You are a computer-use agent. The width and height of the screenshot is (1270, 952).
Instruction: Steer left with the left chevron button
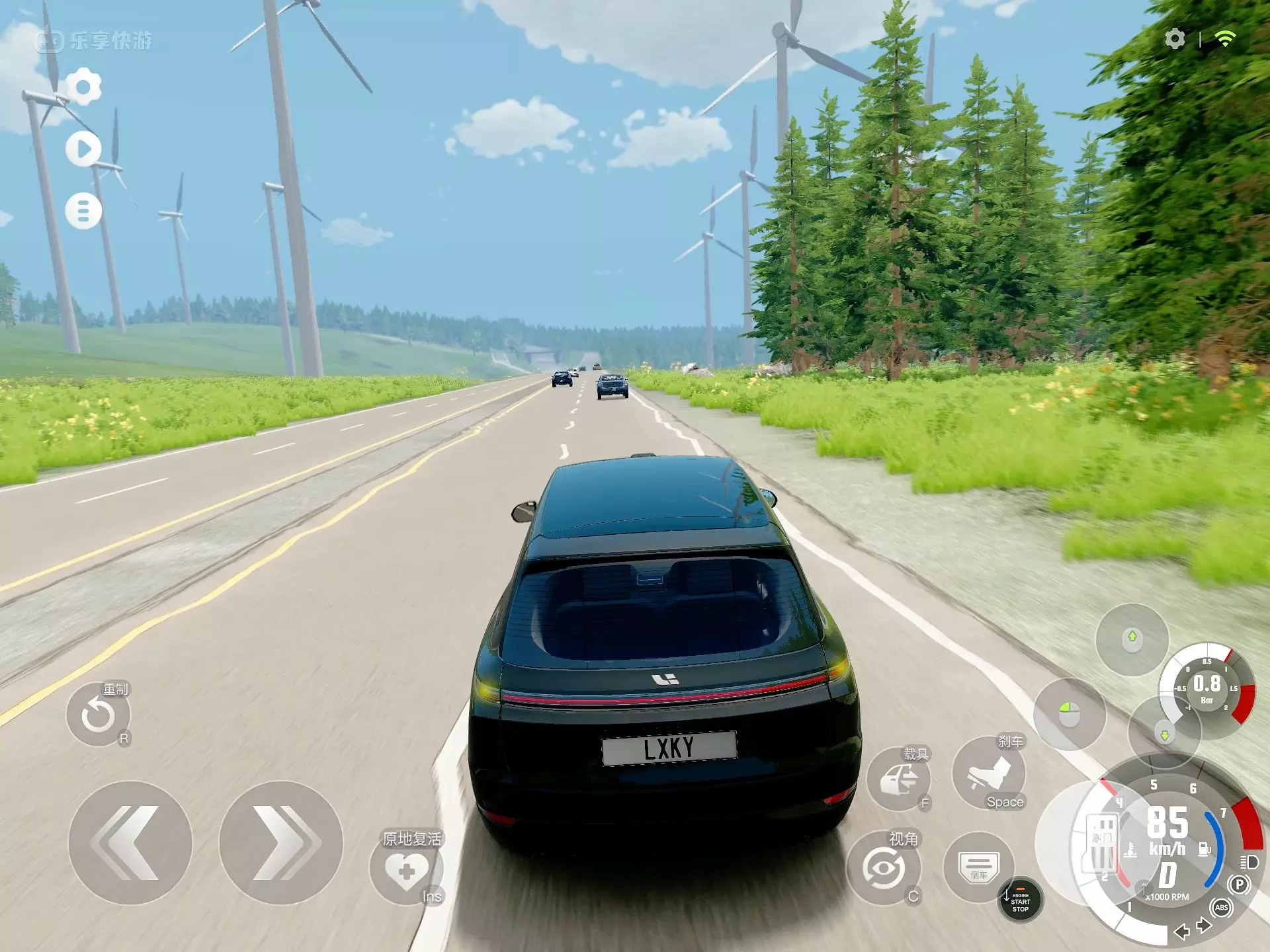pos(130,842)
